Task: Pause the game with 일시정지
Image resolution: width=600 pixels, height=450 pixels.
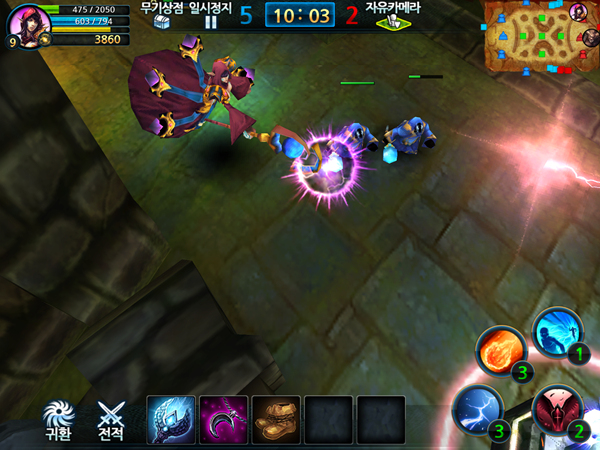Action: [x=211, y=16]
